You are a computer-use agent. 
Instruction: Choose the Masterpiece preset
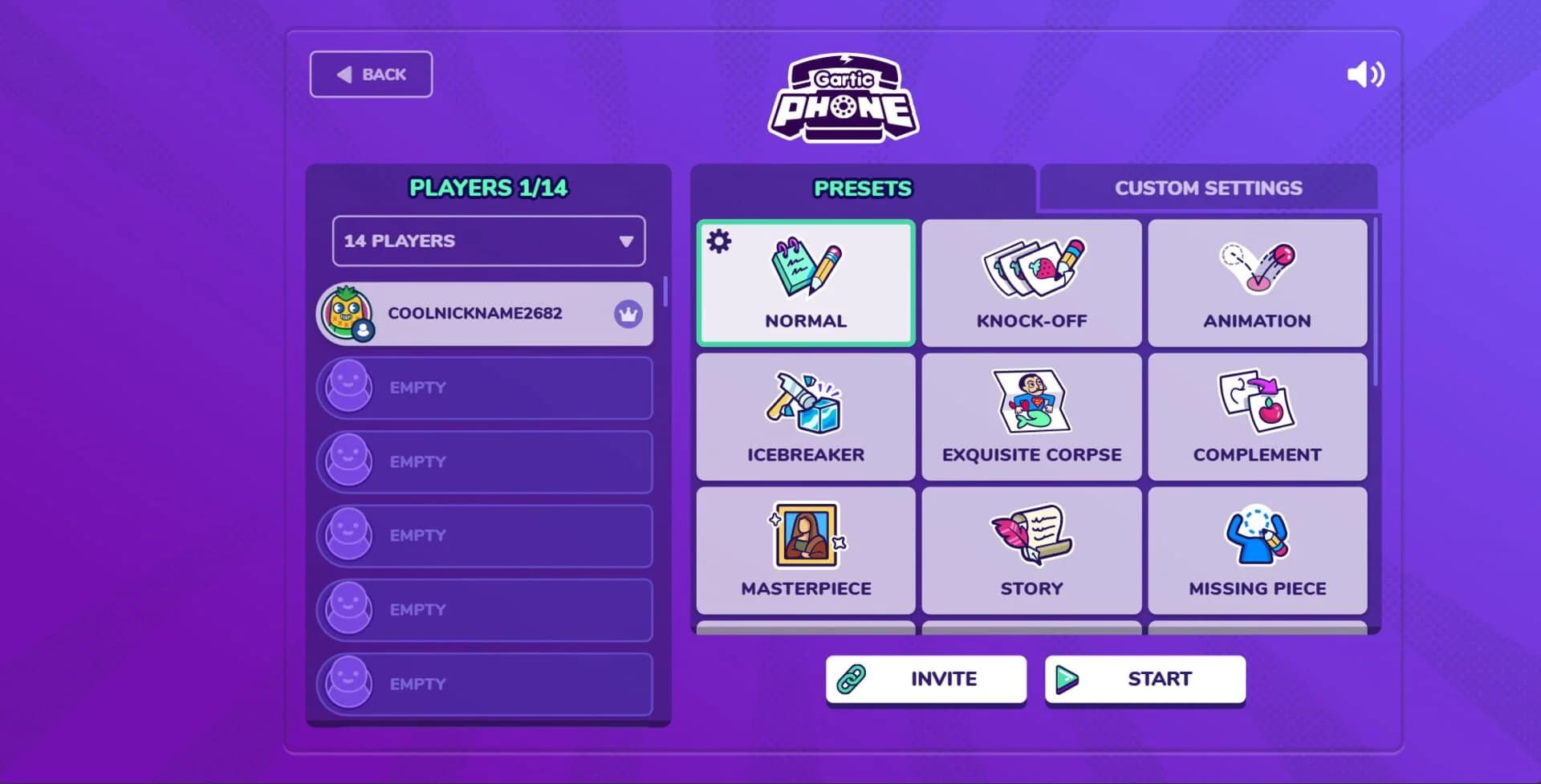point(806,551)
